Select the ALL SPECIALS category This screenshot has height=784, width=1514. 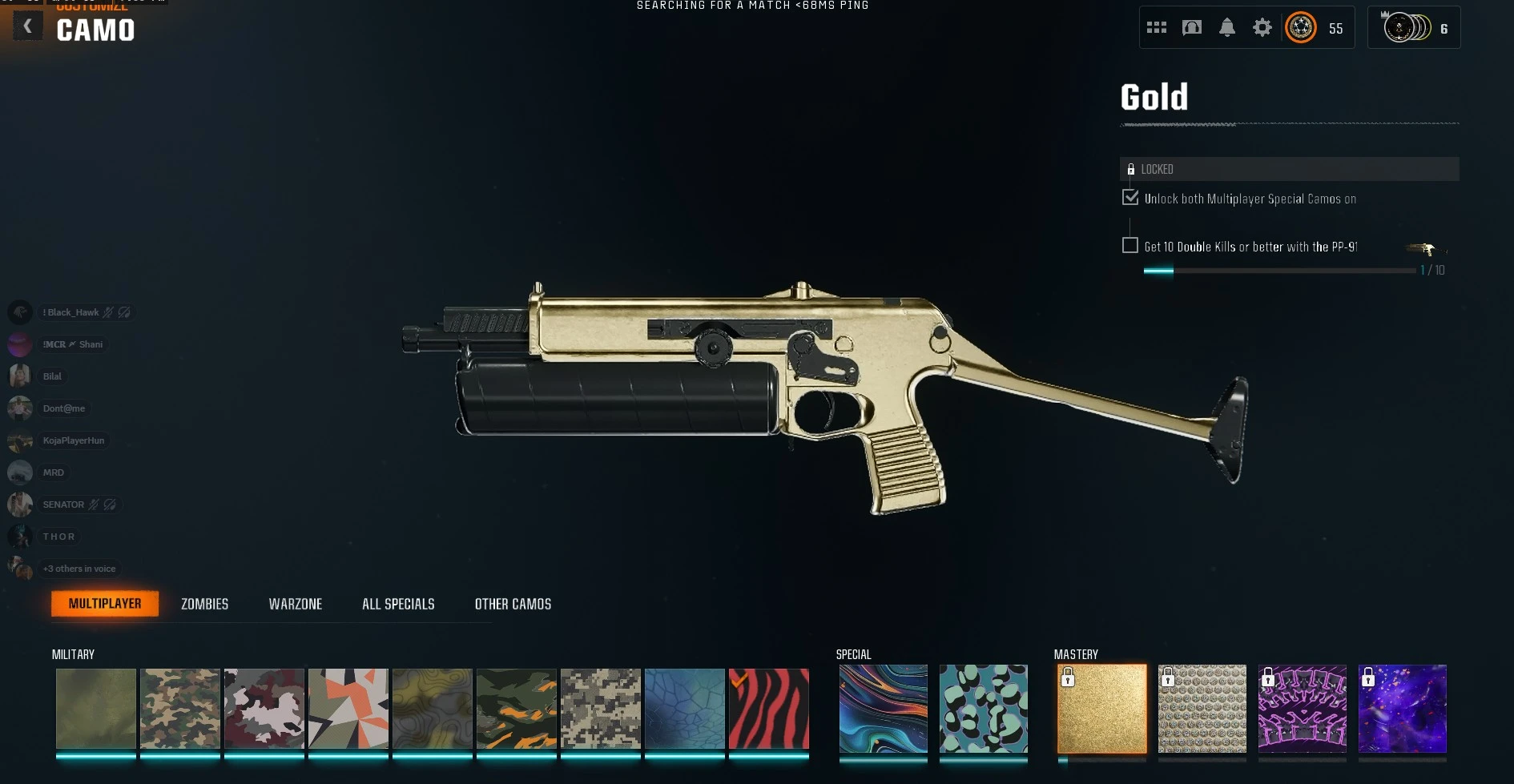(x=398, y=604)
